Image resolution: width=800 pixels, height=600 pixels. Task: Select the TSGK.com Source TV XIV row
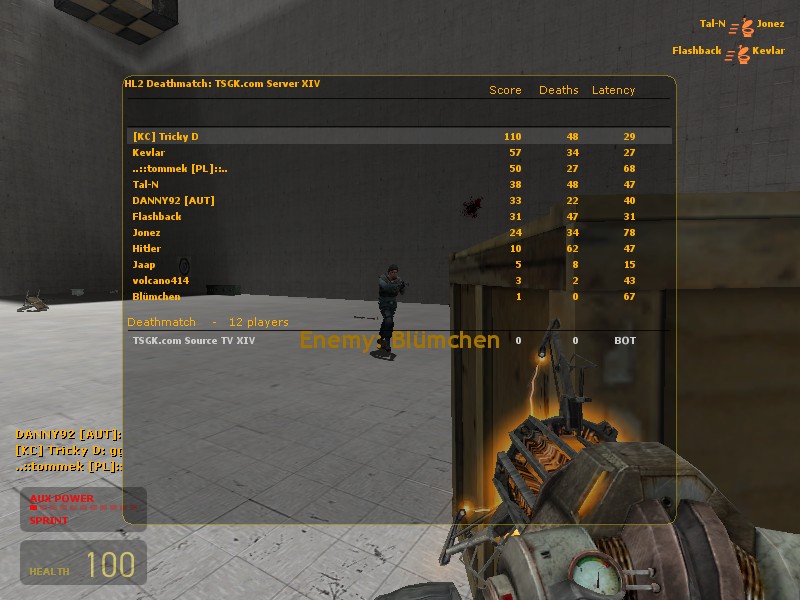(398, 340)
